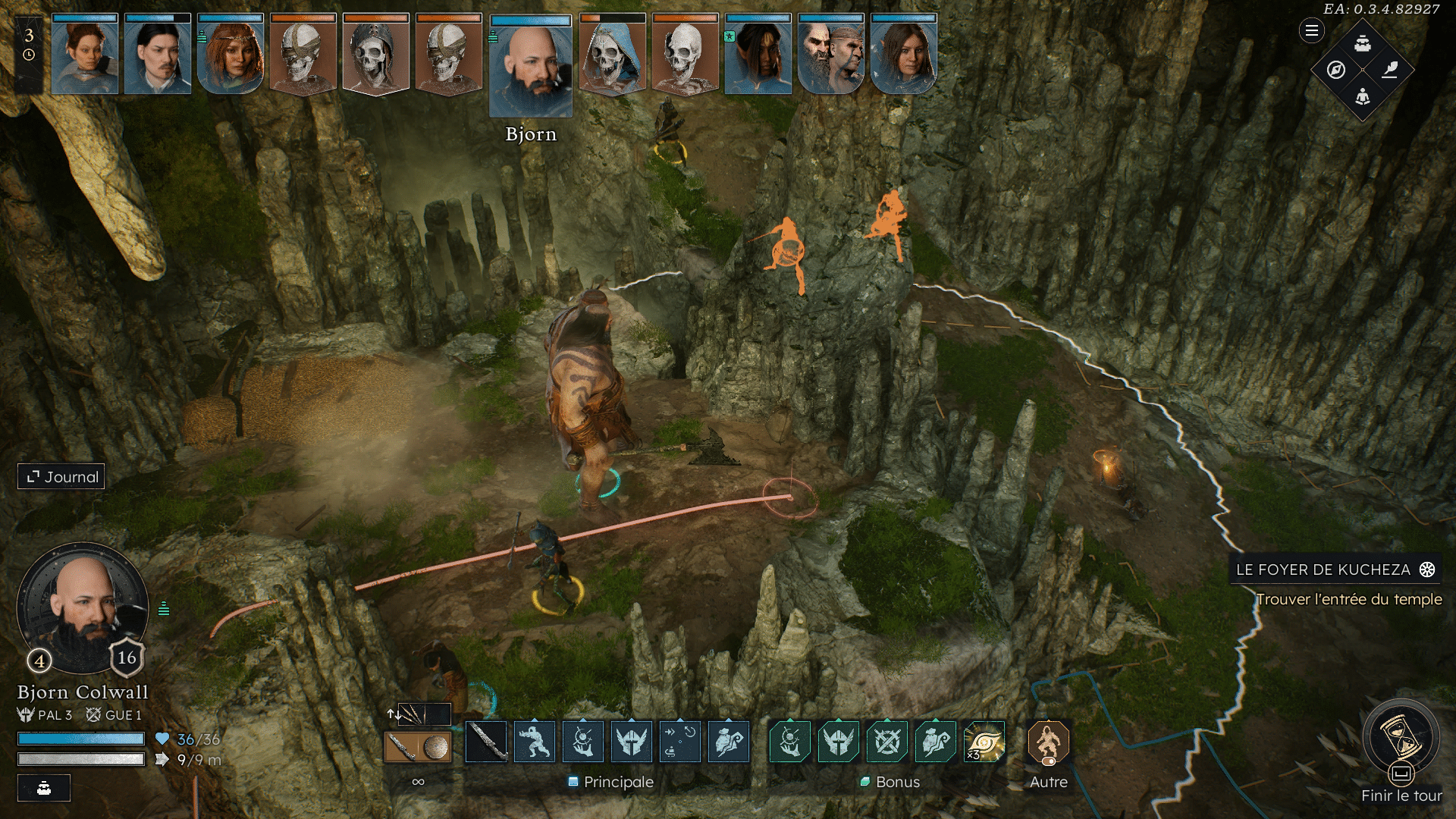Open the quill journal icon
This screenshot has height=819, width=1456.
coord(1390,70)
